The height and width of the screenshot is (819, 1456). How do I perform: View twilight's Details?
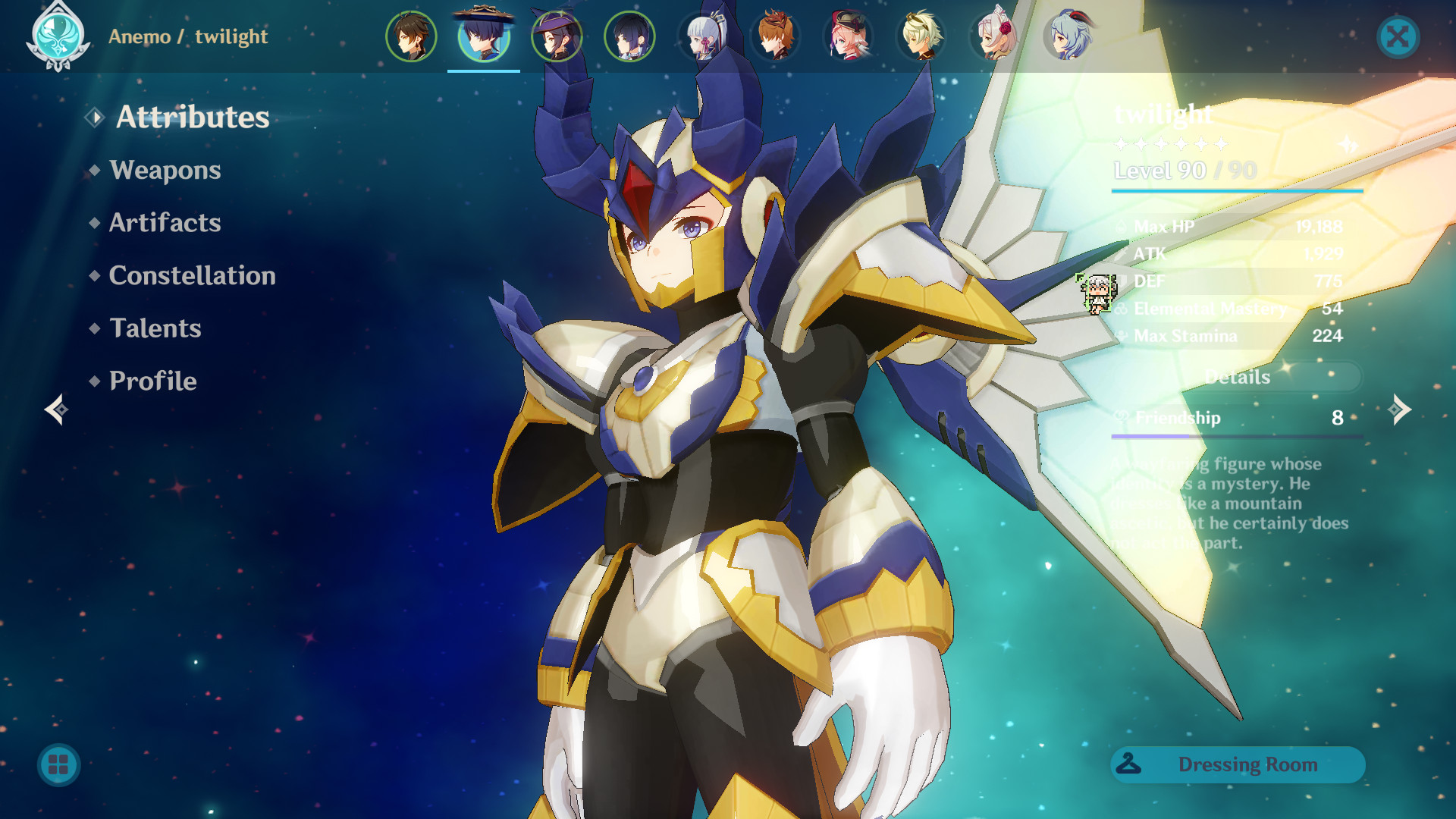(1237, 377)
